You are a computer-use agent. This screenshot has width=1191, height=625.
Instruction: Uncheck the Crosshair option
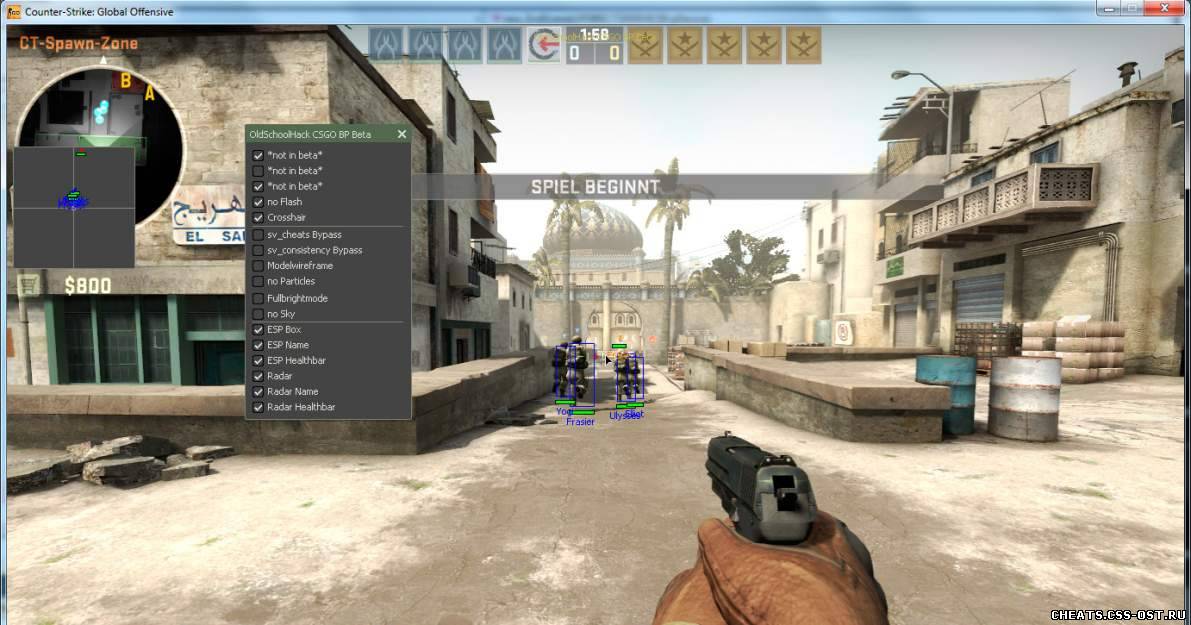point(258,218)
